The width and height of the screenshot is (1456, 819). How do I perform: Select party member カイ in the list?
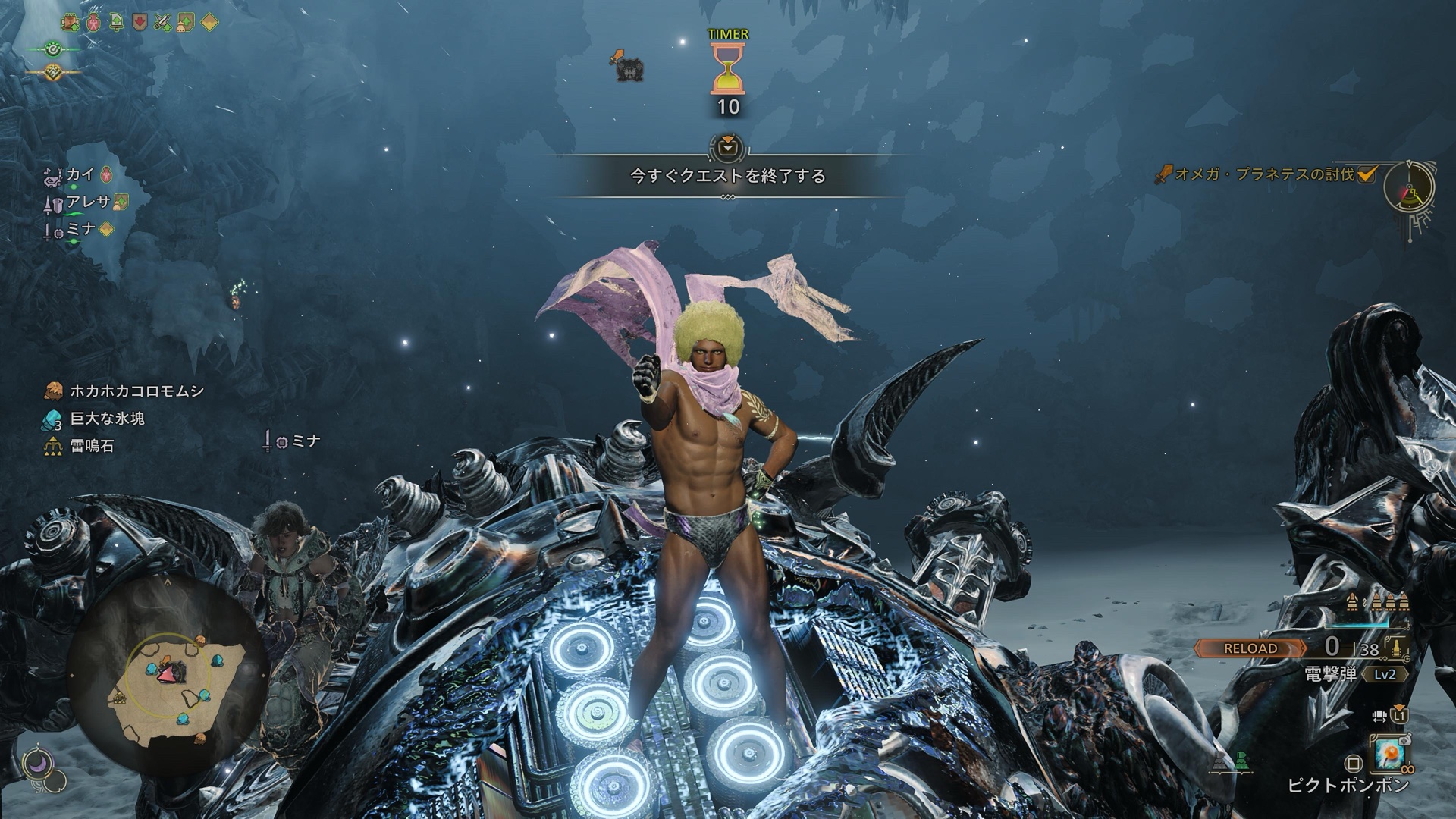(x=80, y=175)
